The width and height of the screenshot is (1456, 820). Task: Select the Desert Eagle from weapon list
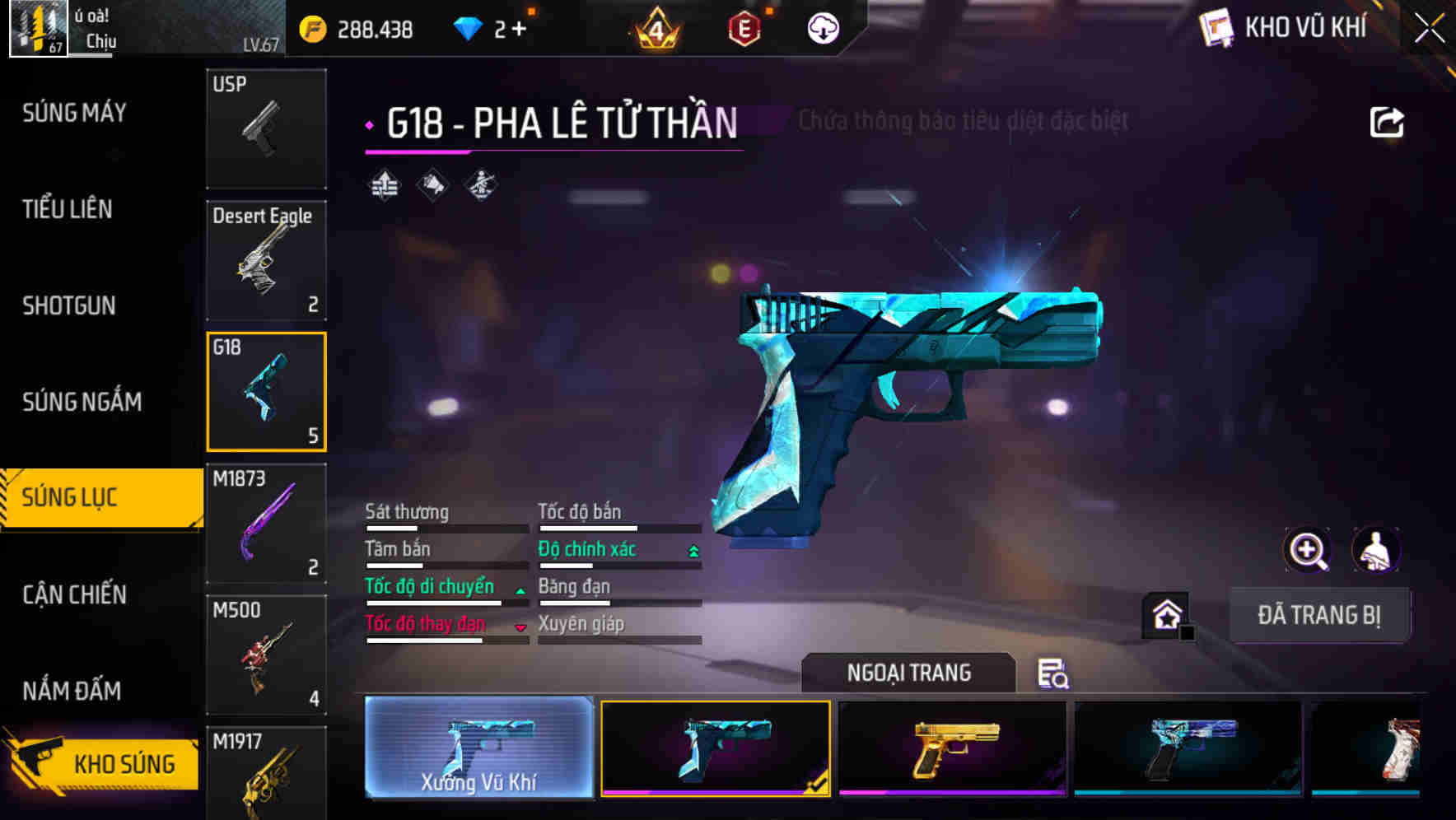[x=265, y=259]
